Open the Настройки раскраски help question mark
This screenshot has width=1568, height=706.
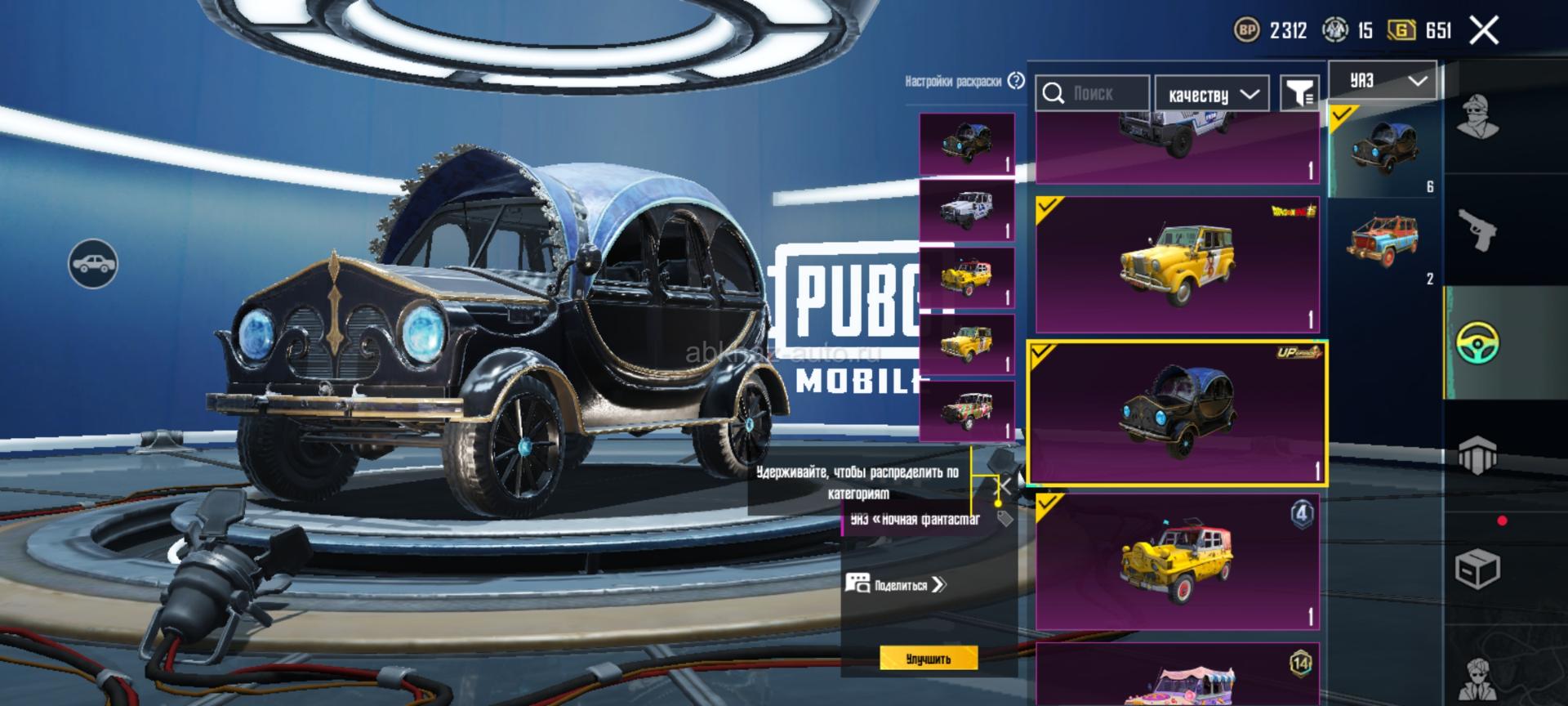click(x=1016, y=81)
